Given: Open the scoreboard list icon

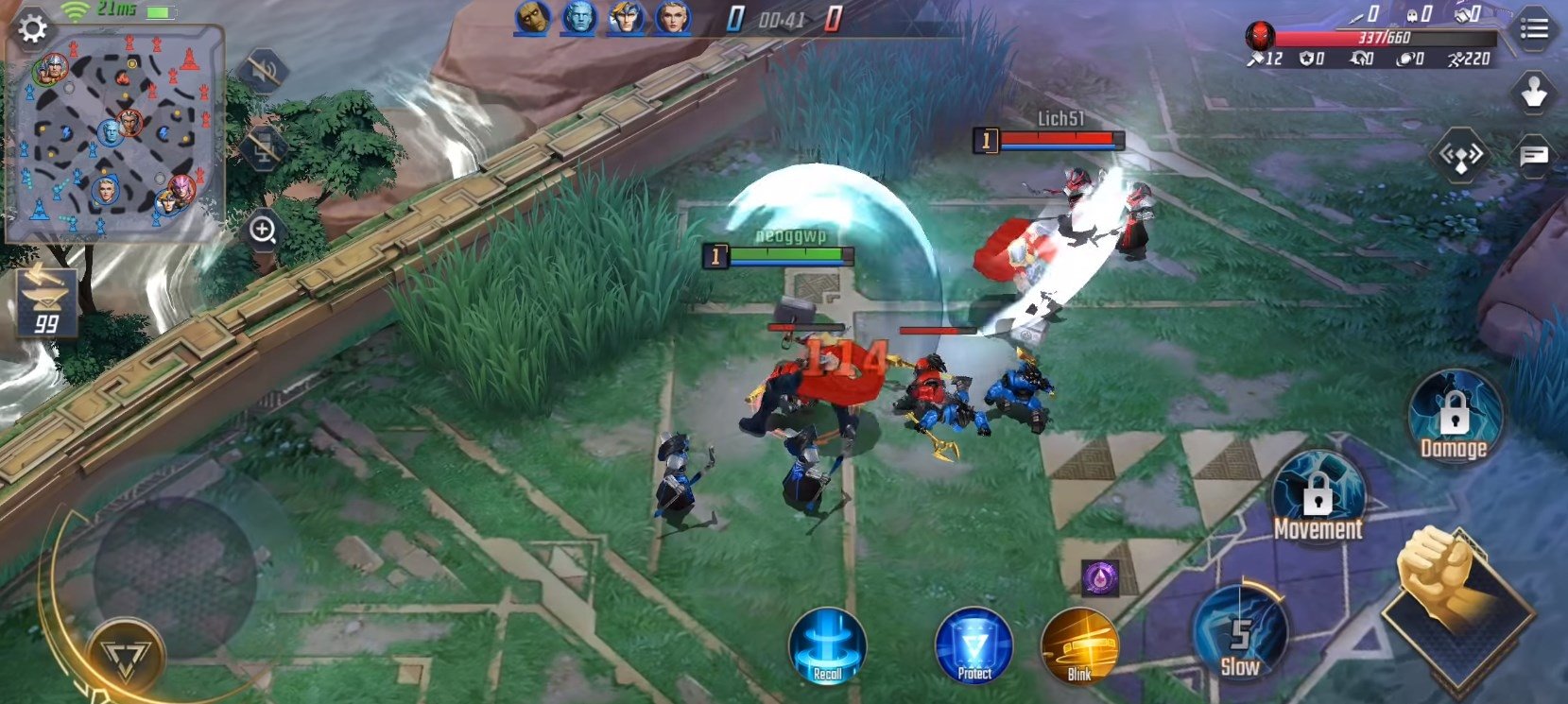Looking at the screenshot, I should pos(1533,29).
